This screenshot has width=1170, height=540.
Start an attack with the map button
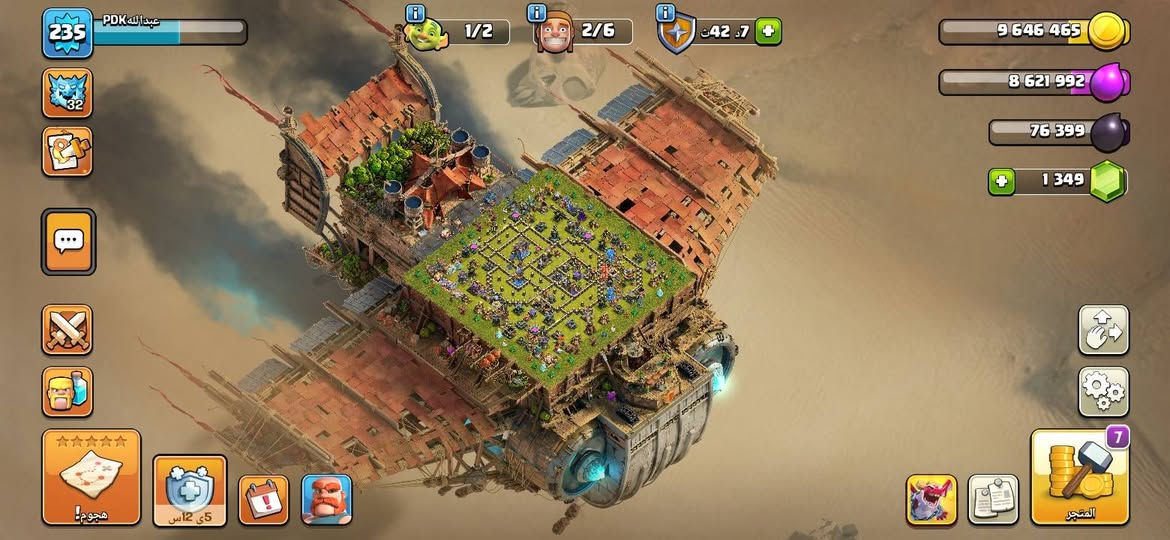[91, 477]
